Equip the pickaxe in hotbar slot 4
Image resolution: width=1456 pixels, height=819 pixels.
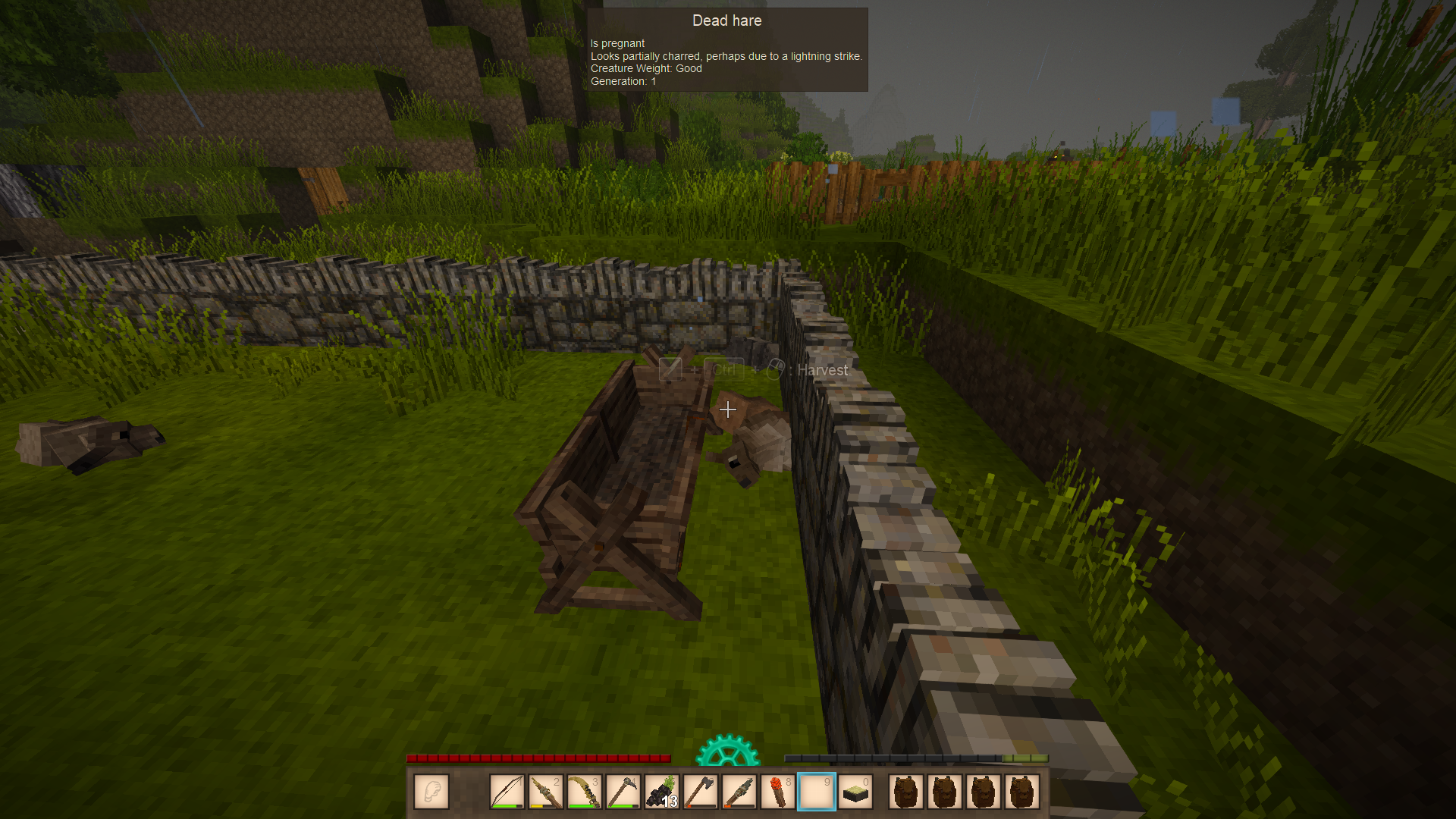coord(623,792)
